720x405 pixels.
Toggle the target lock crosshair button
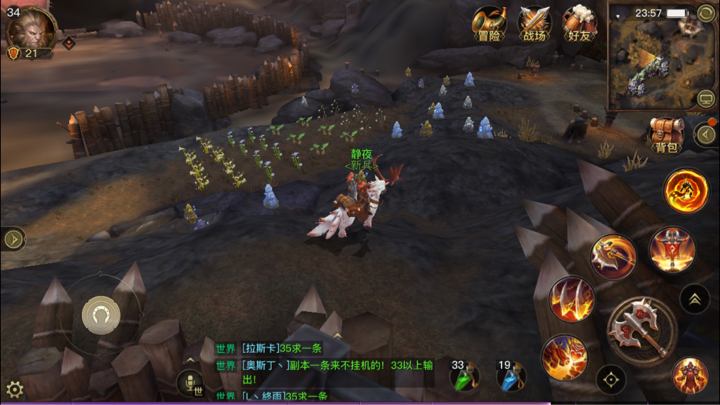611,380
